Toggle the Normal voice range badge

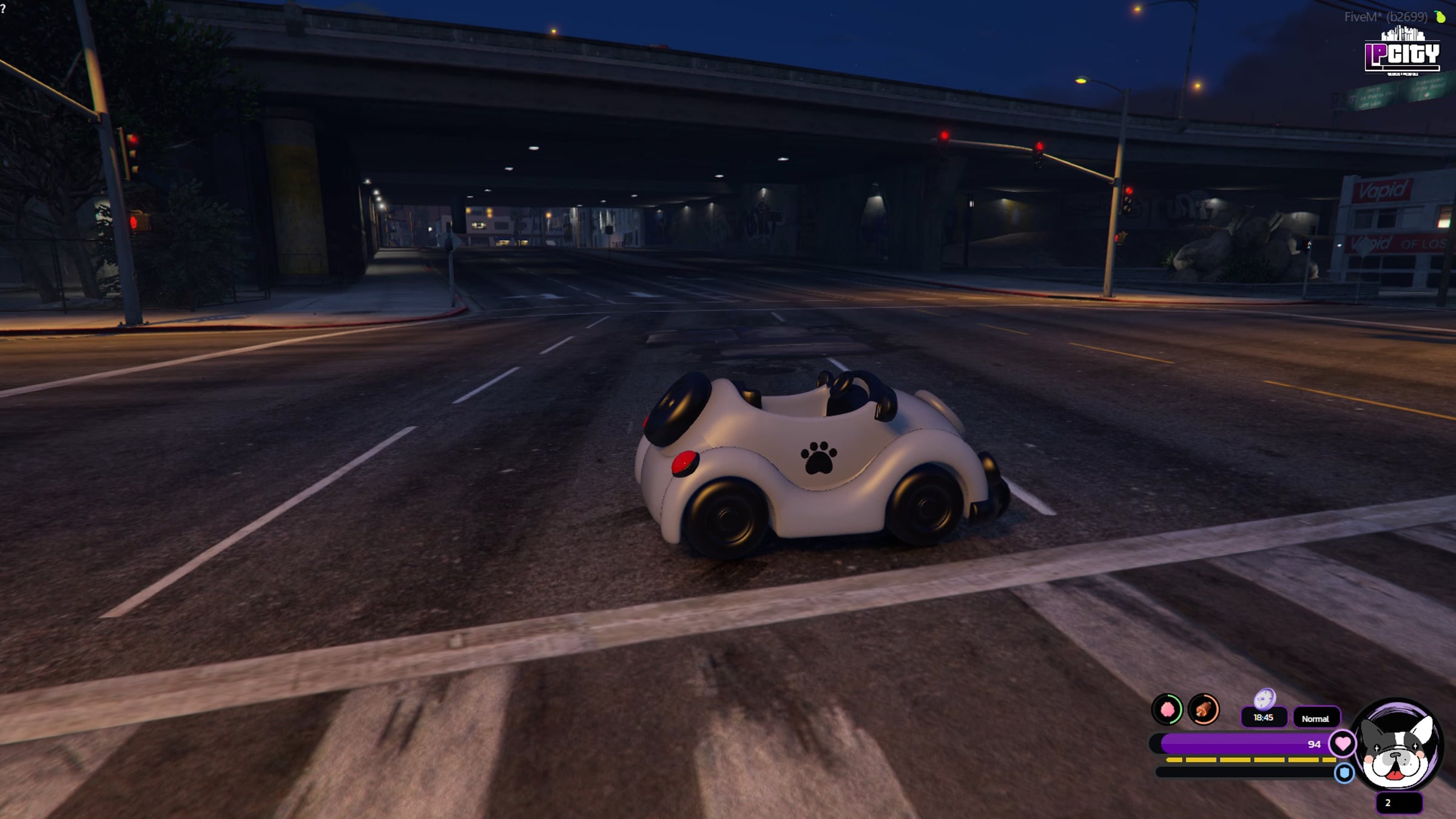click(1315, 718)
